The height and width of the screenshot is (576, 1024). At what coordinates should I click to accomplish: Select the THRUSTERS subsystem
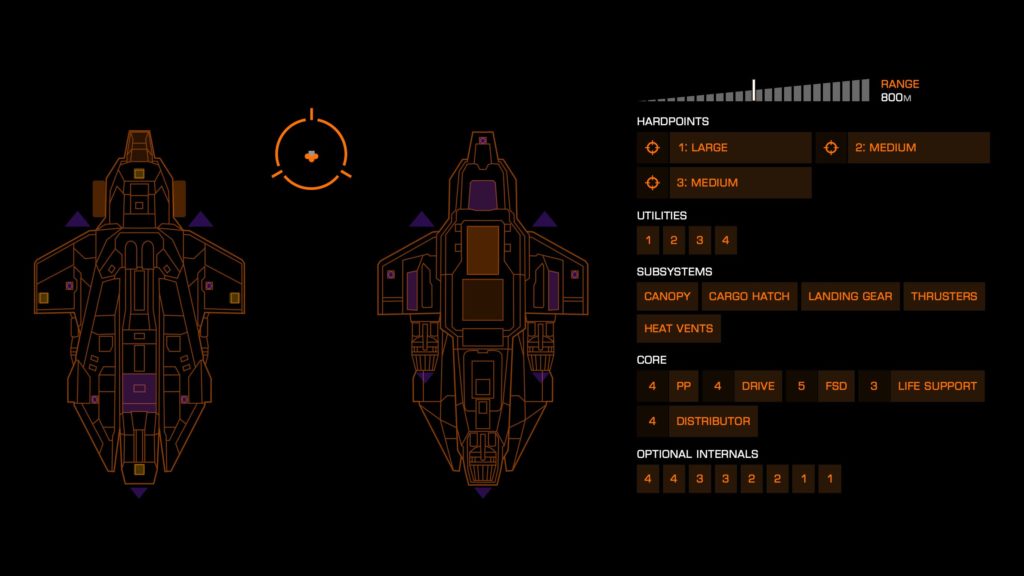[x=944, y=297]
